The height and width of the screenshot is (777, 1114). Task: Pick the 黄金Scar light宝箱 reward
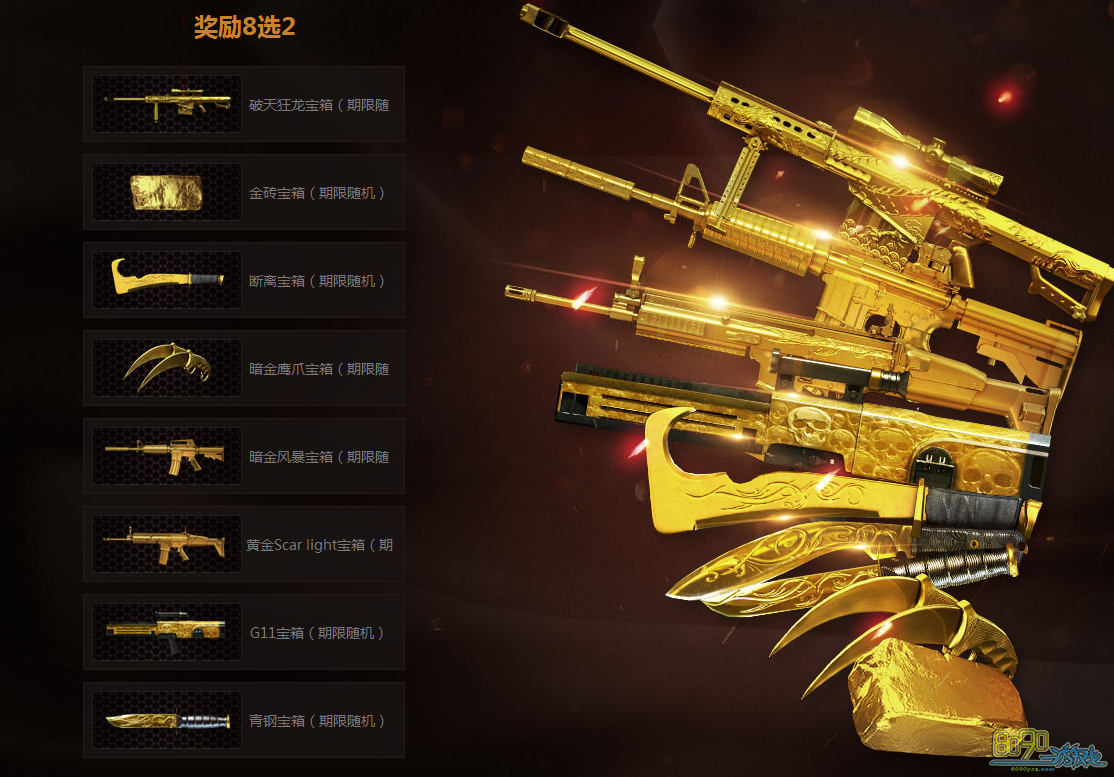pyautogui.click(x=243, y=544)
